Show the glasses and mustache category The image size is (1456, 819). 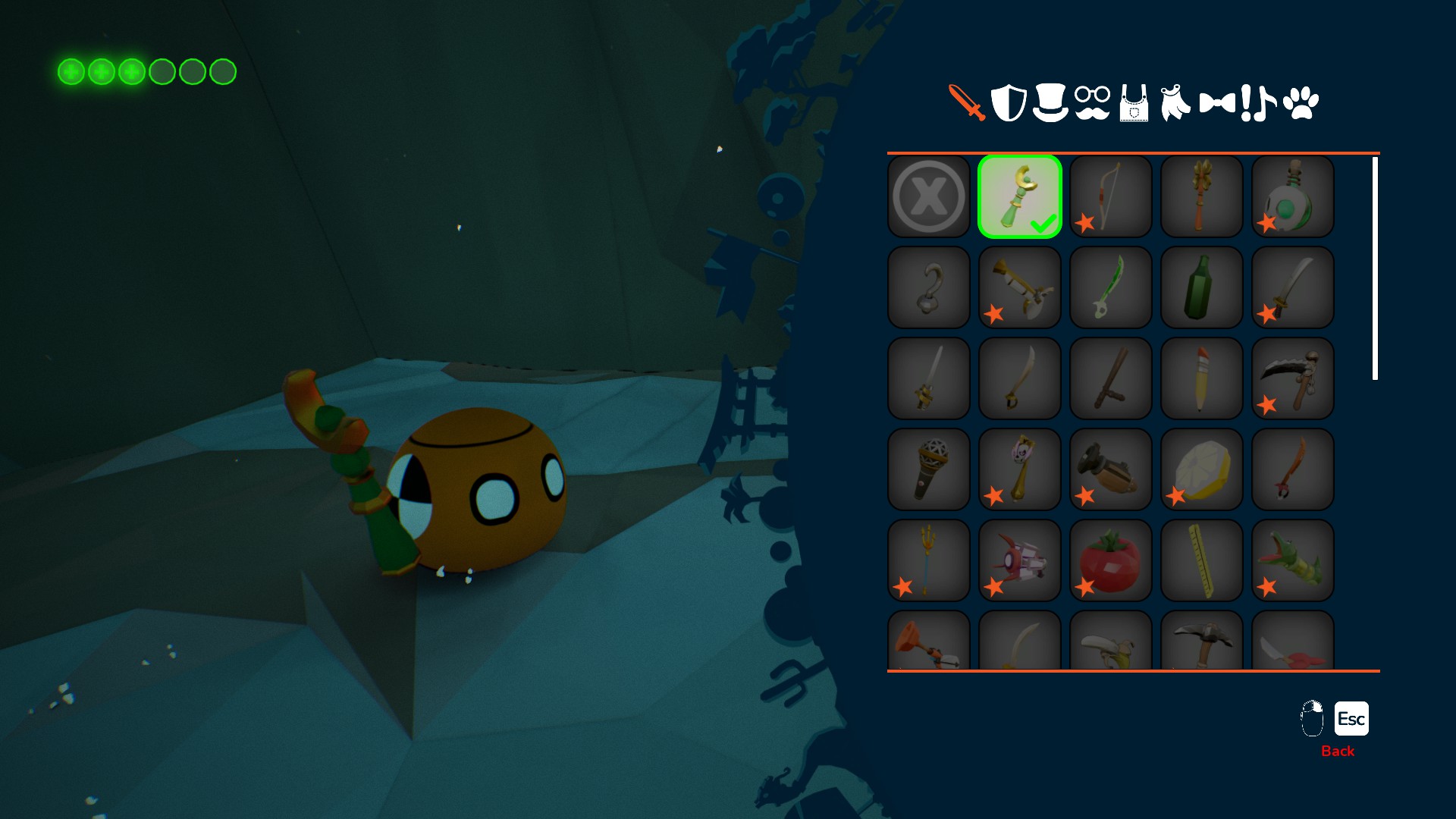[x=1092, y=103]
